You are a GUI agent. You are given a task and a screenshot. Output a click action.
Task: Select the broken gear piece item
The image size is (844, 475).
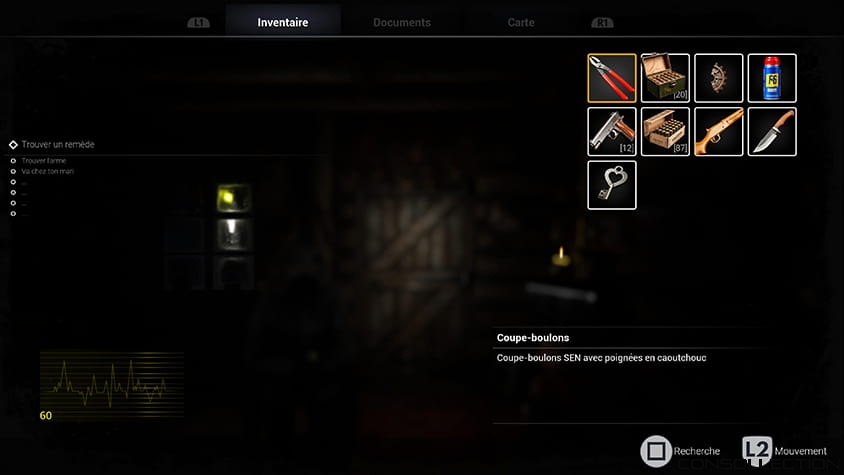click(719, 78)
